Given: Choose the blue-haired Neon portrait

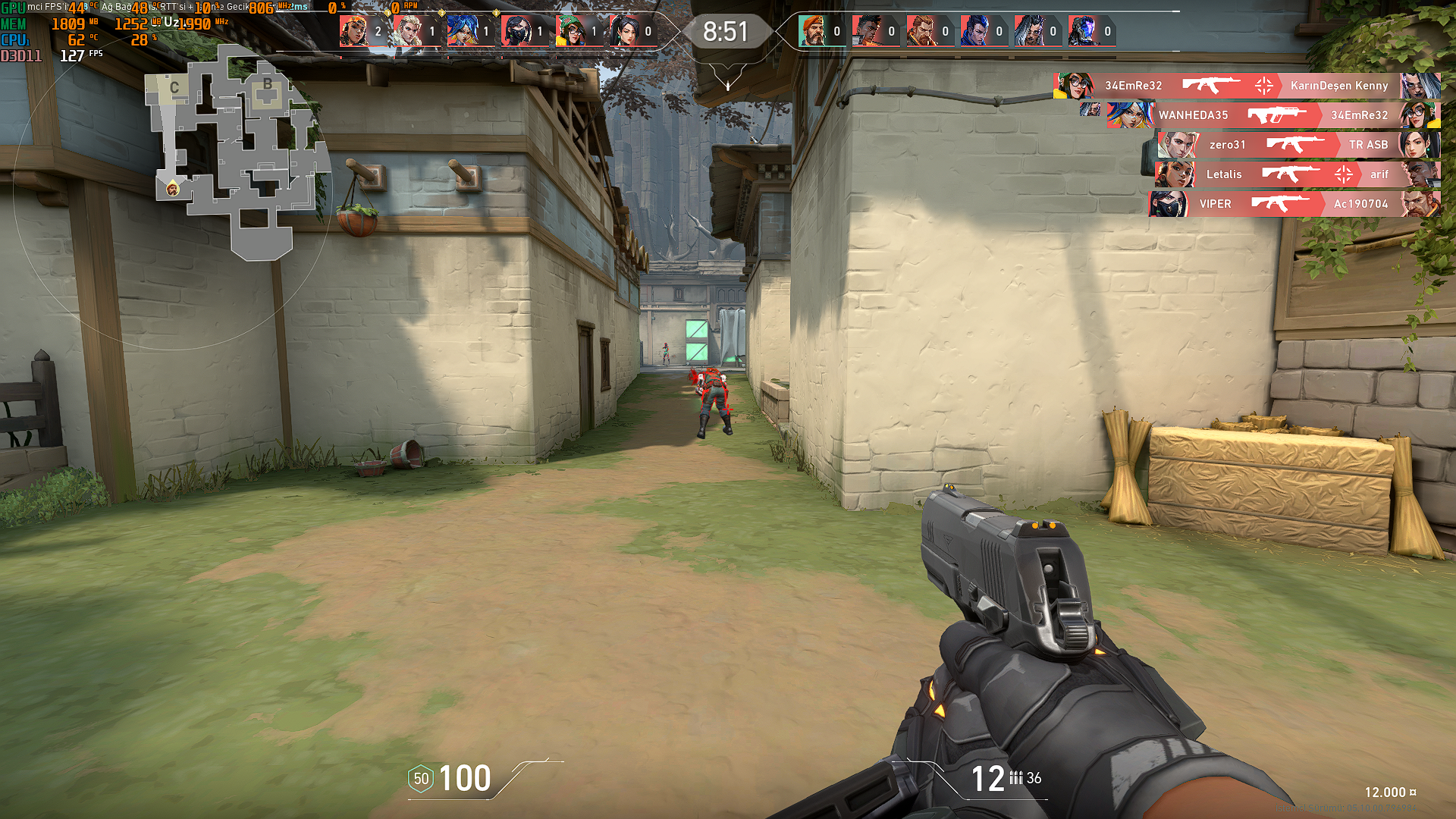Looking at the screenshot, I should point(461,31).
